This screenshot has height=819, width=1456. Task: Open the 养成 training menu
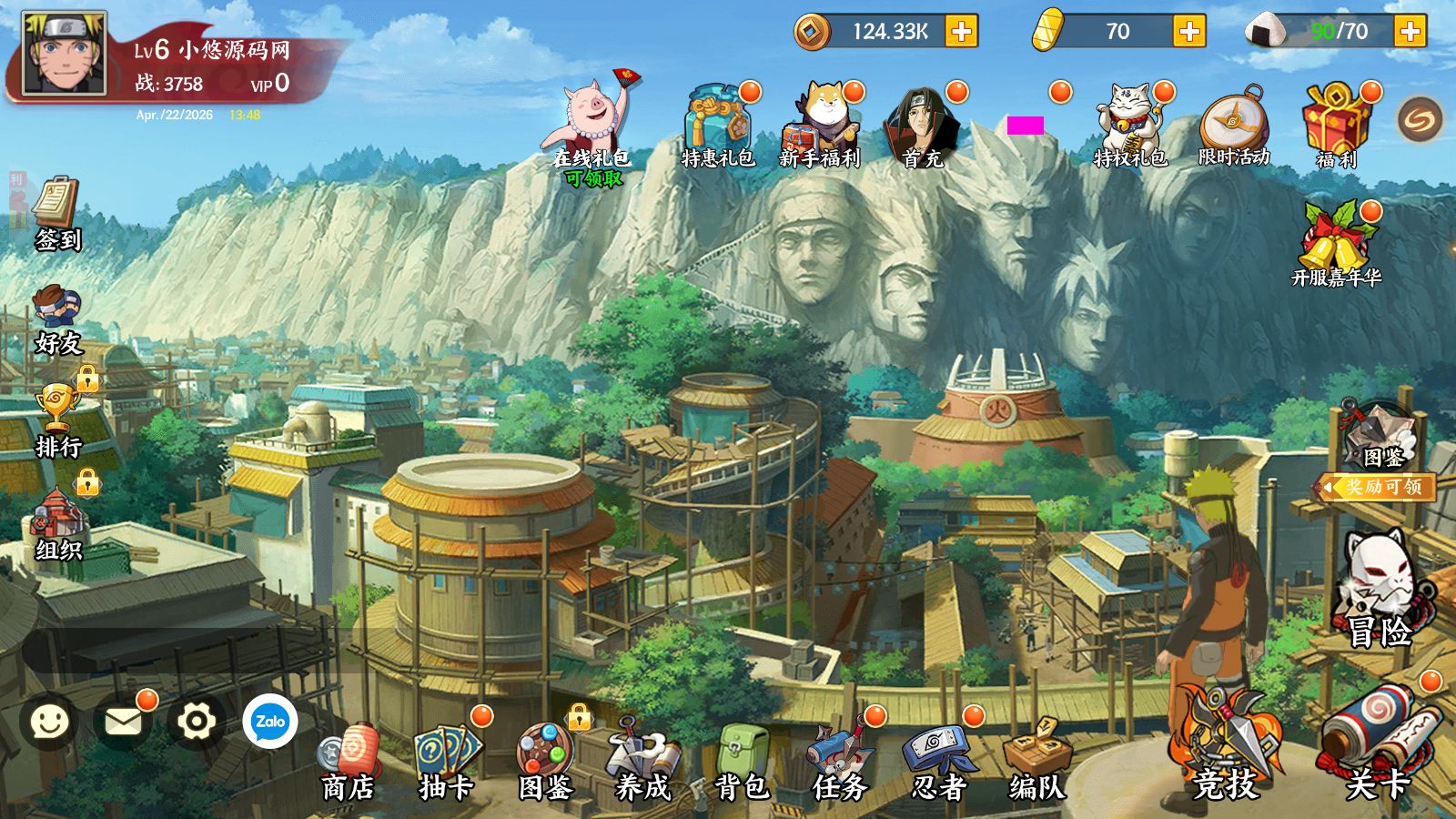pyautogui.click(x=642, y=763)
